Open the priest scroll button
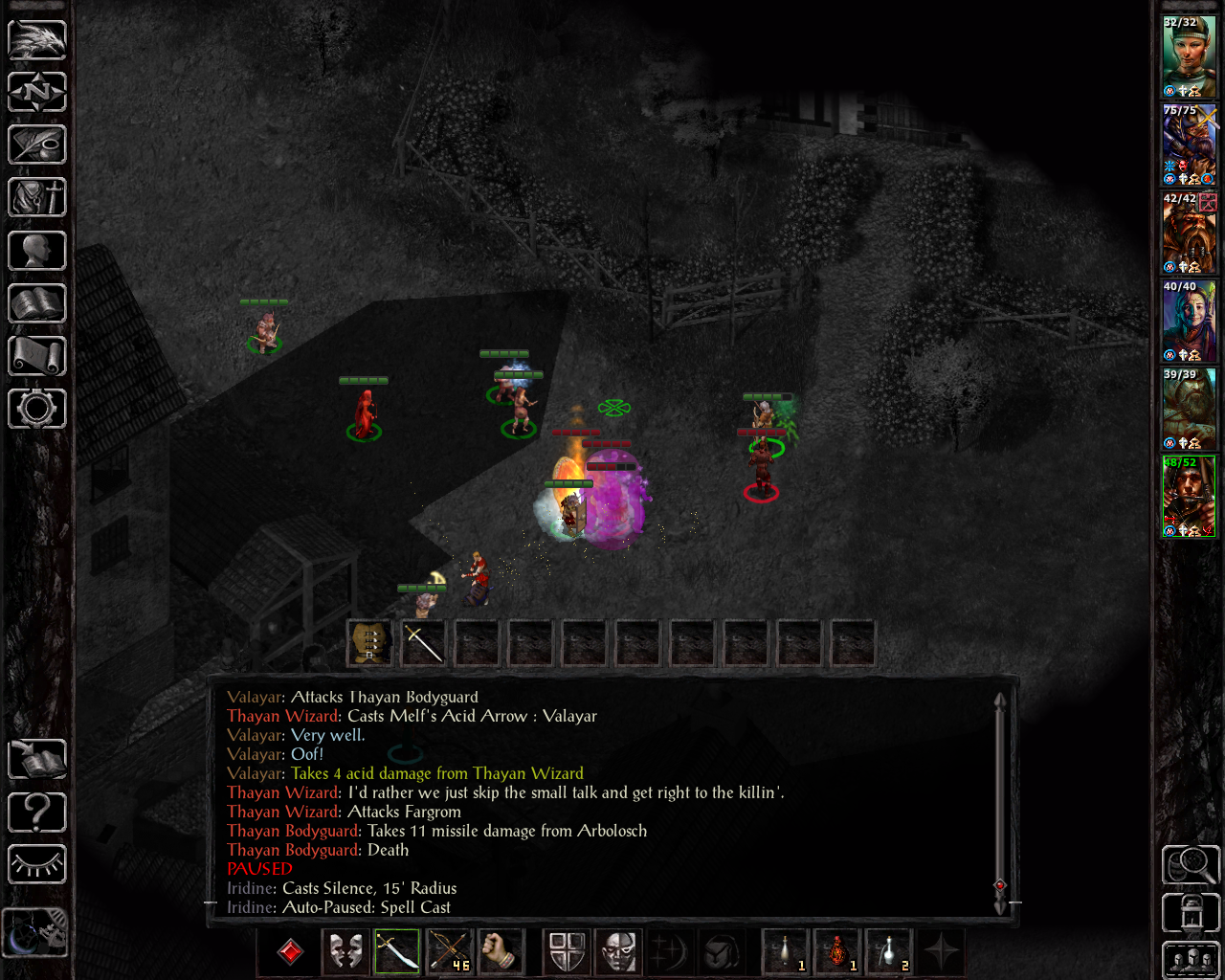 point(36,356)
